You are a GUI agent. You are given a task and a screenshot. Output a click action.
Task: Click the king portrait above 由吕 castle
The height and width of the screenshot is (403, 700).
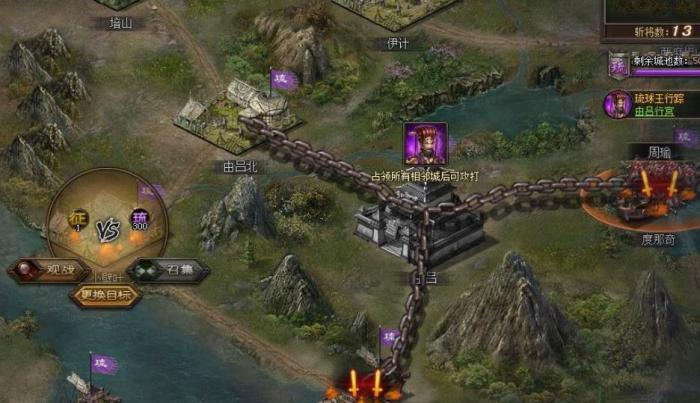[x=425, y=143]
